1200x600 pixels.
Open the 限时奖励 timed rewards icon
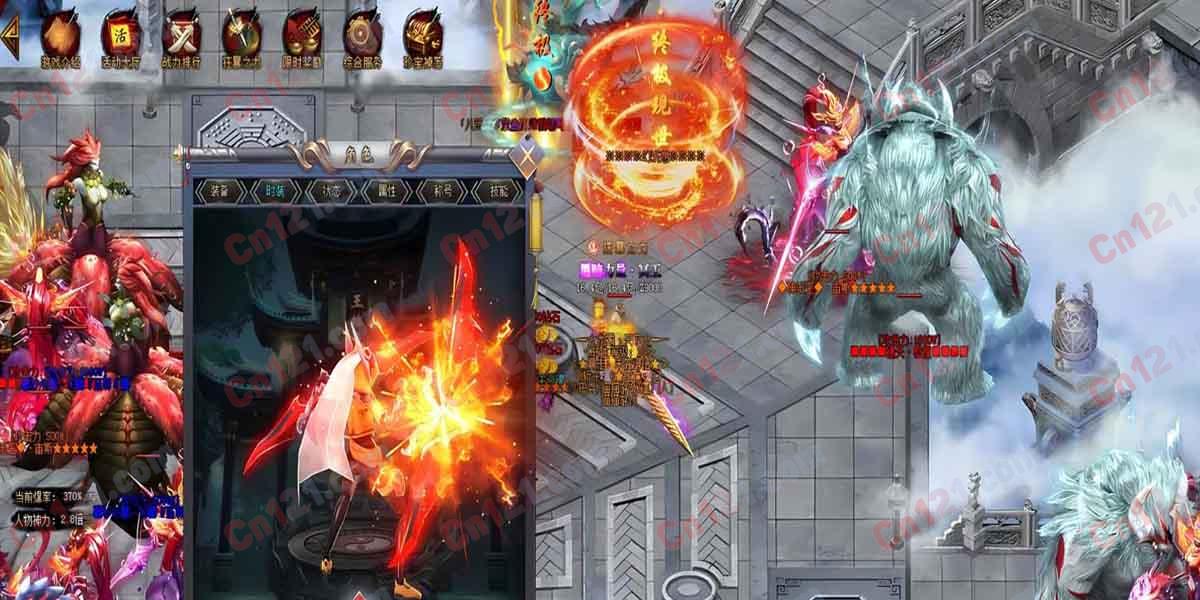(301, 35)
